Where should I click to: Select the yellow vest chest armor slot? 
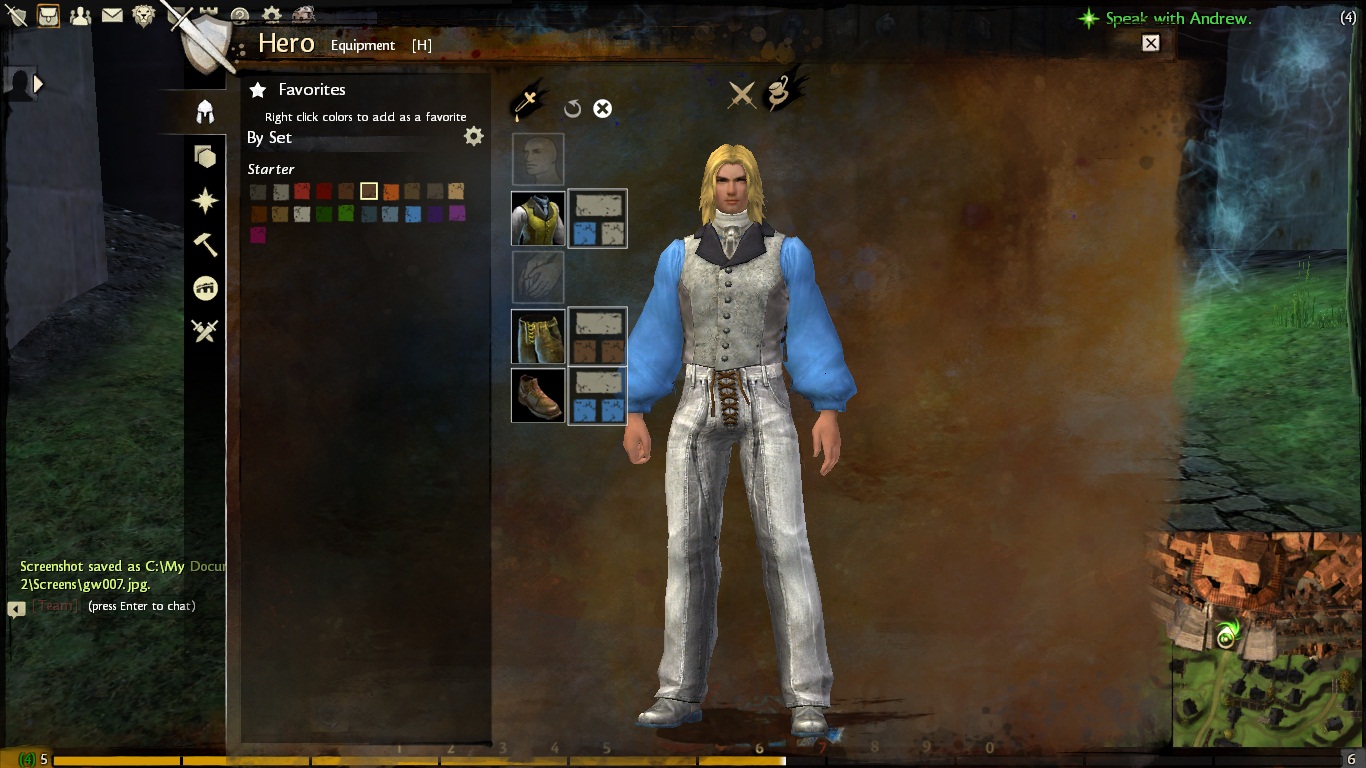538,218
